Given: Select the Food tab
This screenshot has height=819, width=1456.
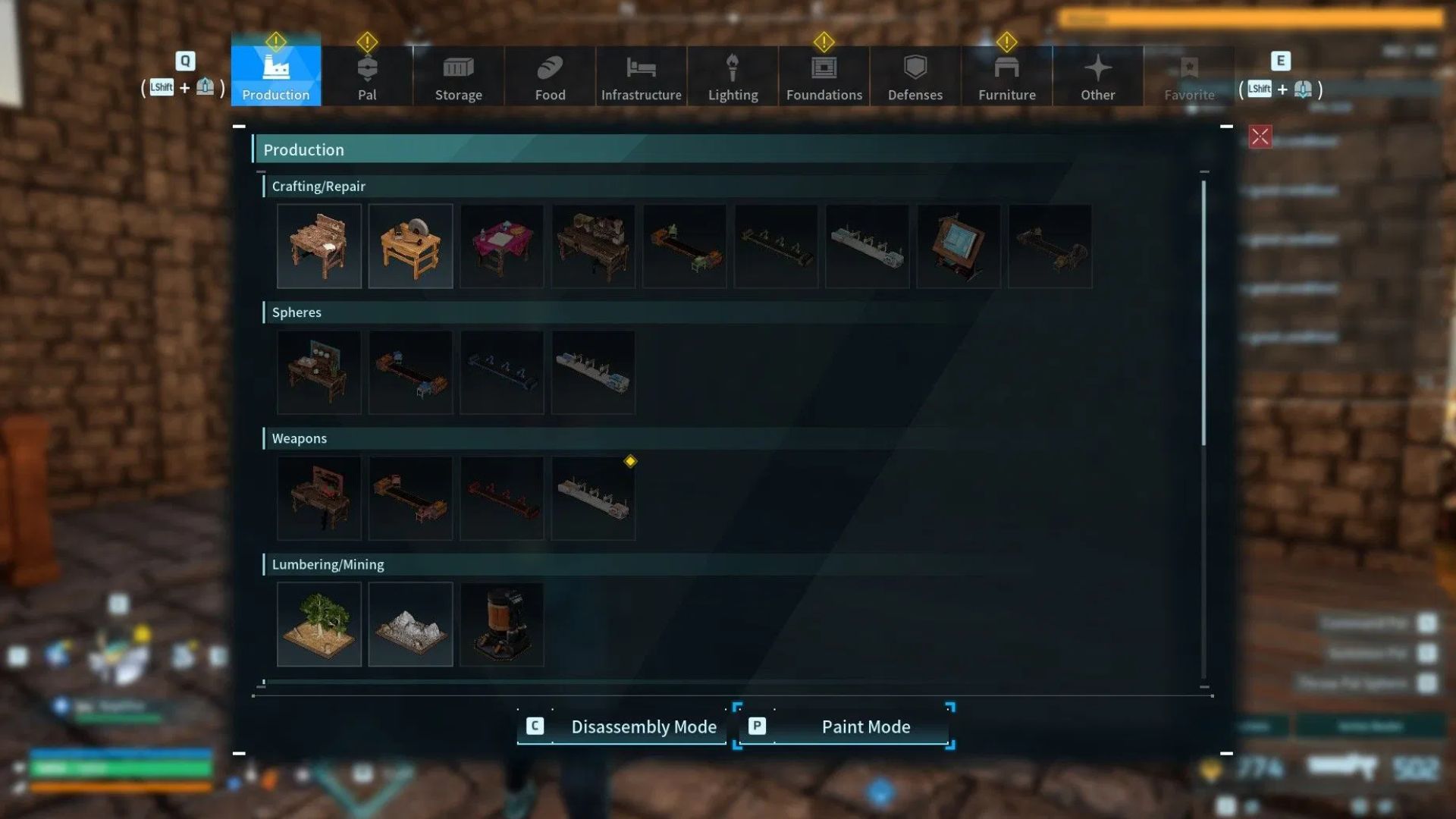Looking at the screenshot, I should pyautogui.click(x=550, y=76).
